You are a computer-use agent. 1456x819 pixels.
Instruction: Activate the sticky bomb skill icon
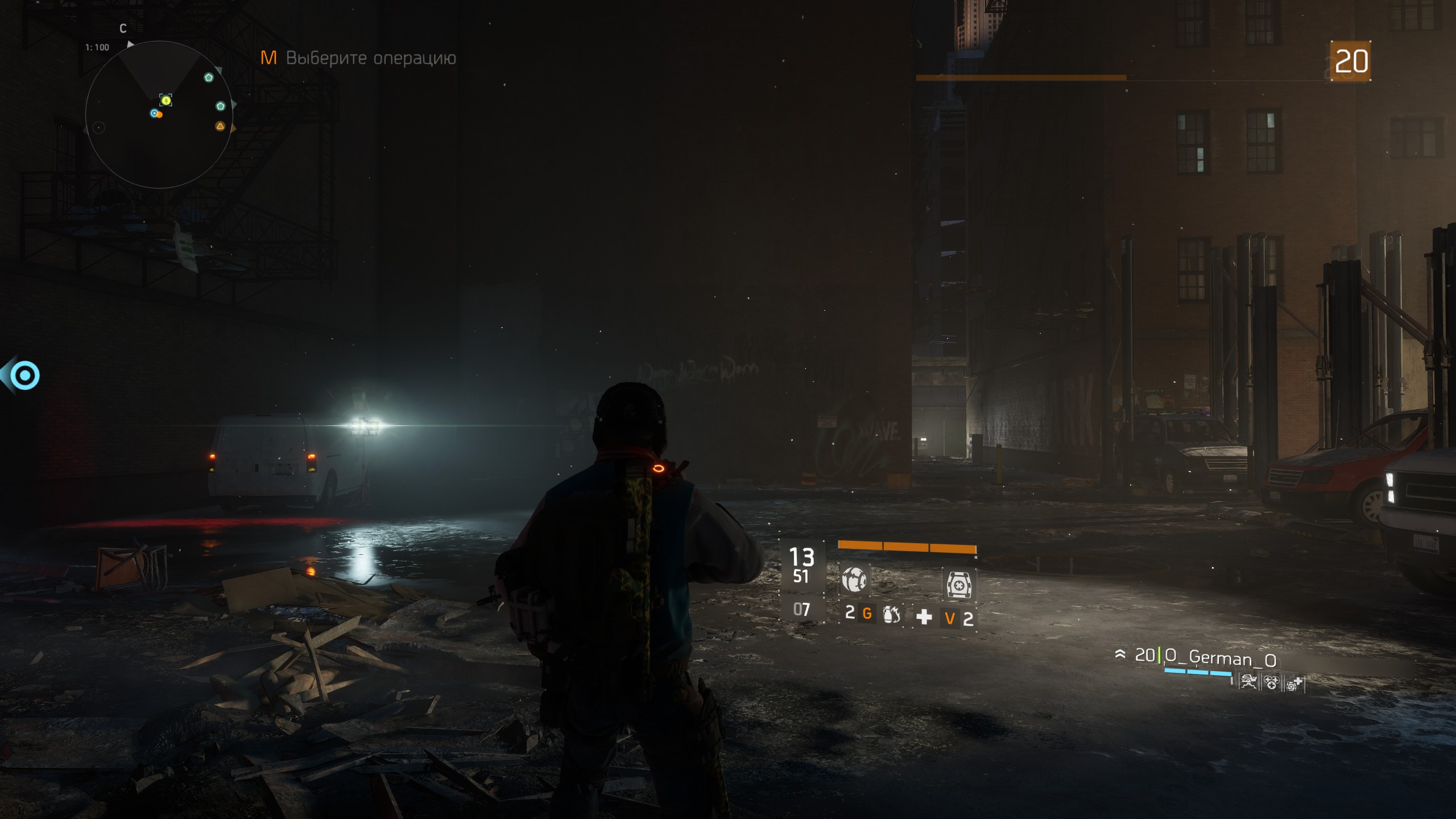click(x=854, y=580)
